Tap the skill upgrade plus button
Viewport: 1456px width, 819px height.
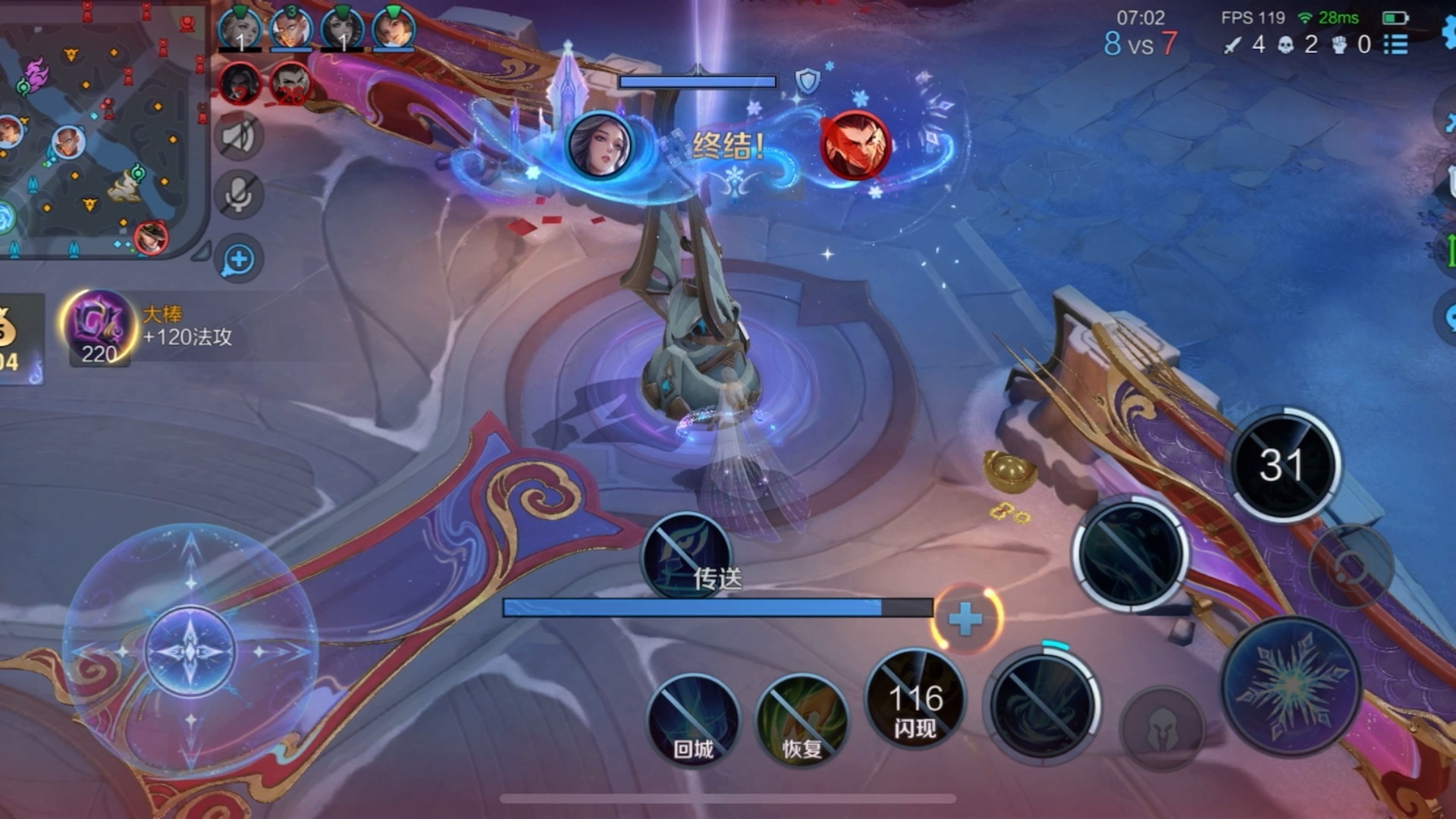pos(965,620)
